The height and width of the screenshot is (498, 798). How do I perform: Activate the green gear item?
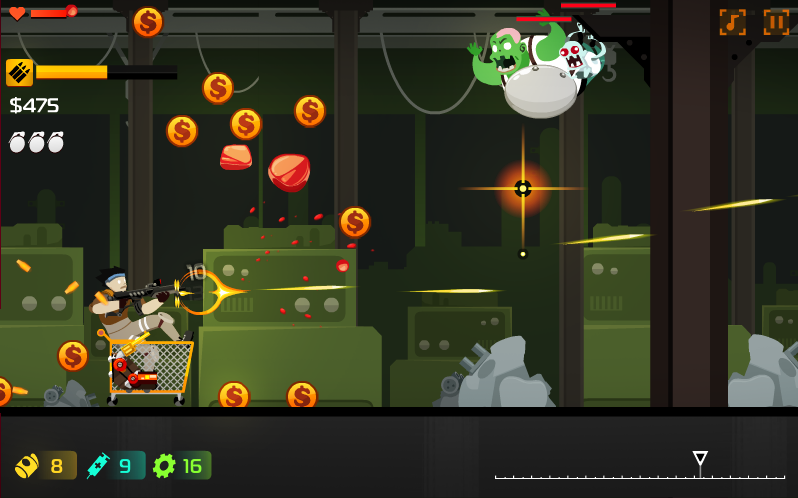click(180, 465)
